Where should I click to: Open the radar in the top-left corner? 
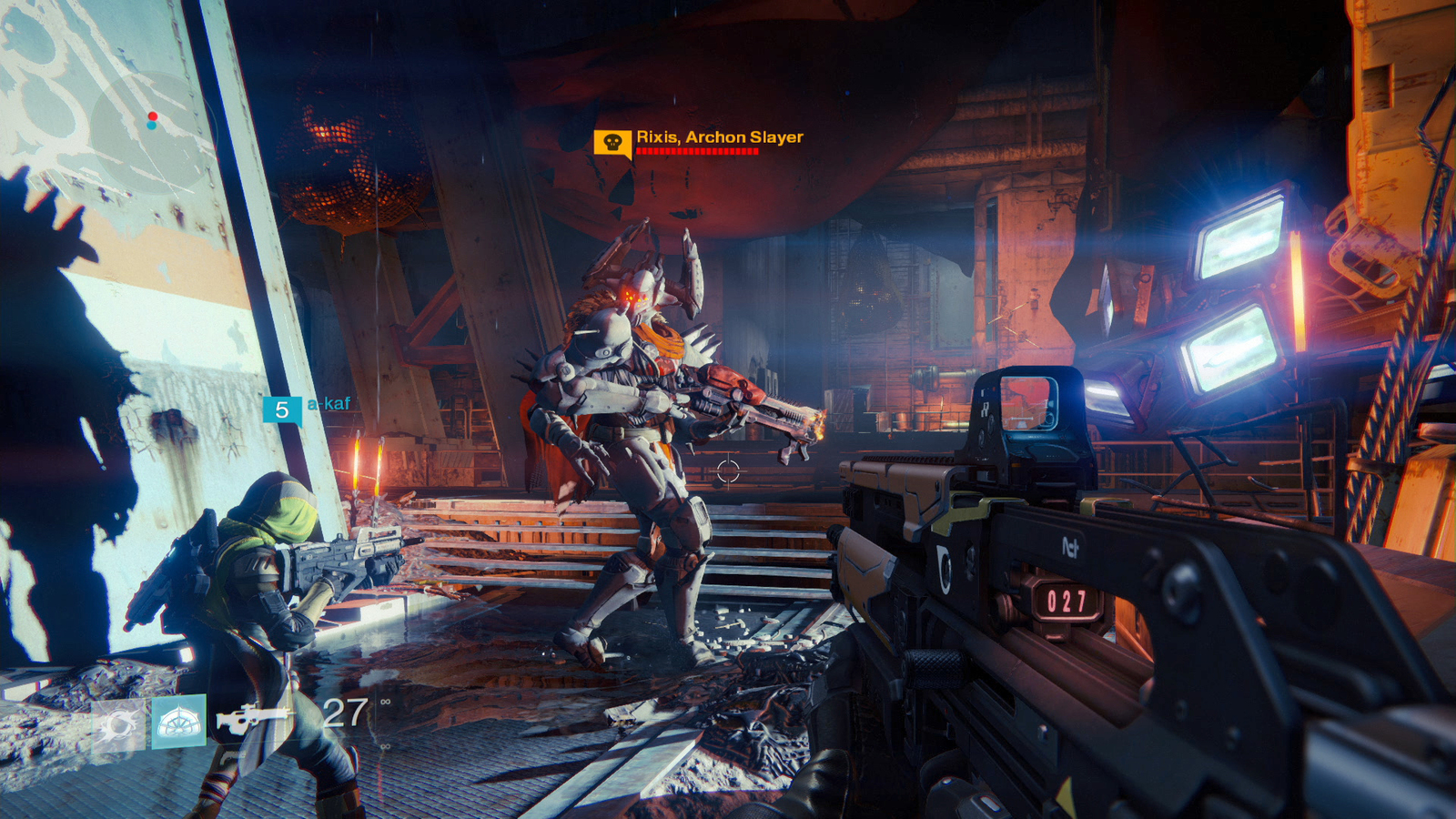(150, 120)
